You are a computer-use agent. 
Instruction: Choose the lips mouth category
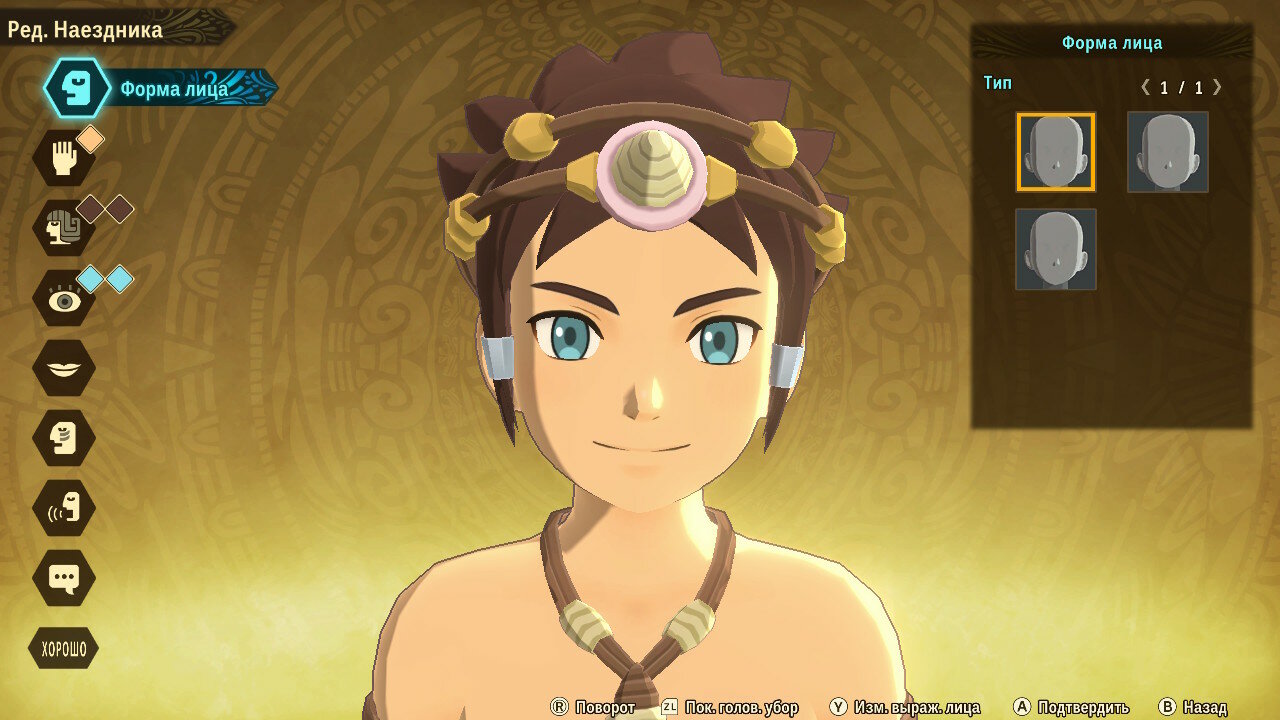coord(64,368)
